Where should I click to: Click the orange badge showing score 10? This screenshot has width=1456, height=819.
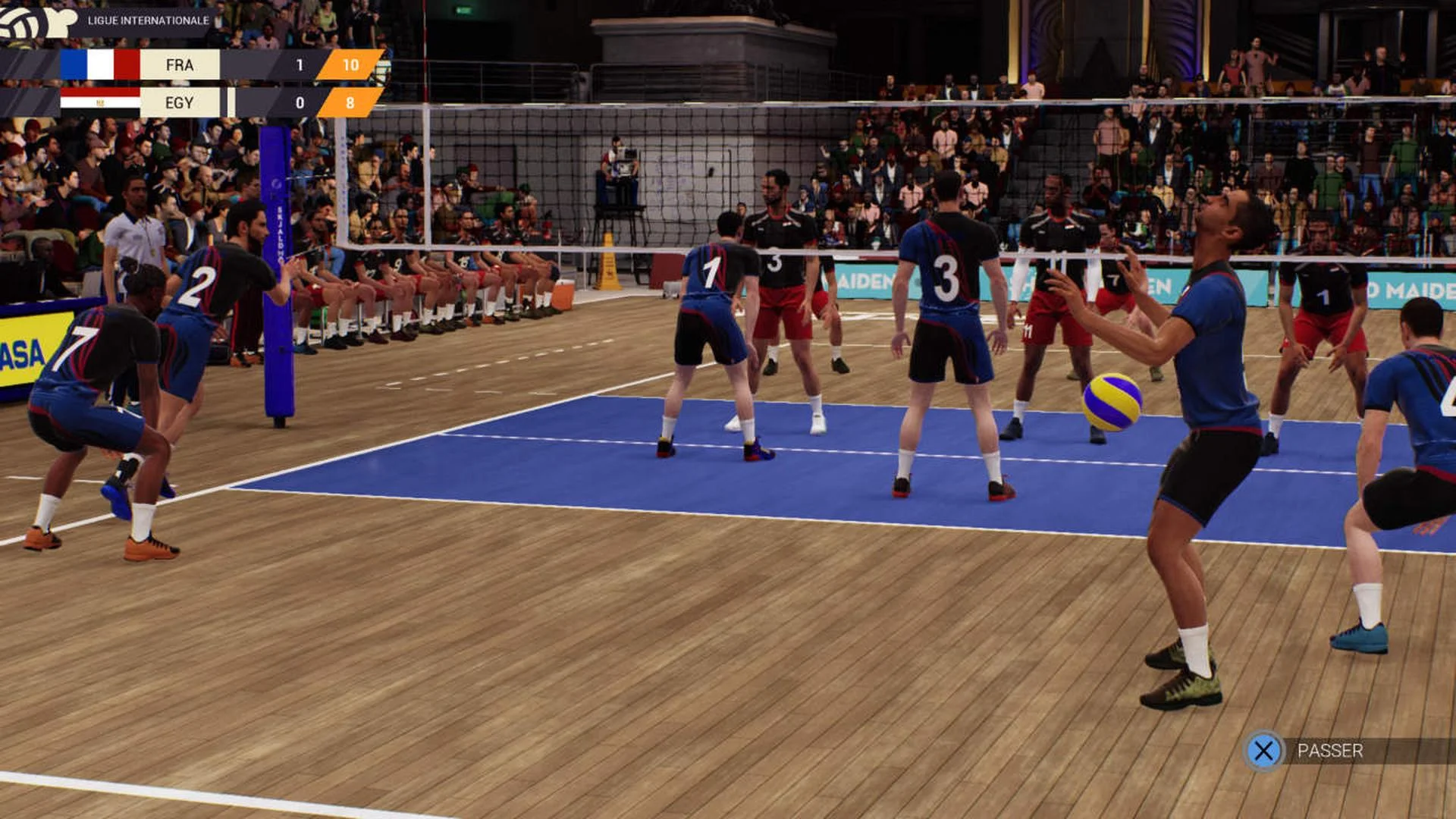coord(350,64)
